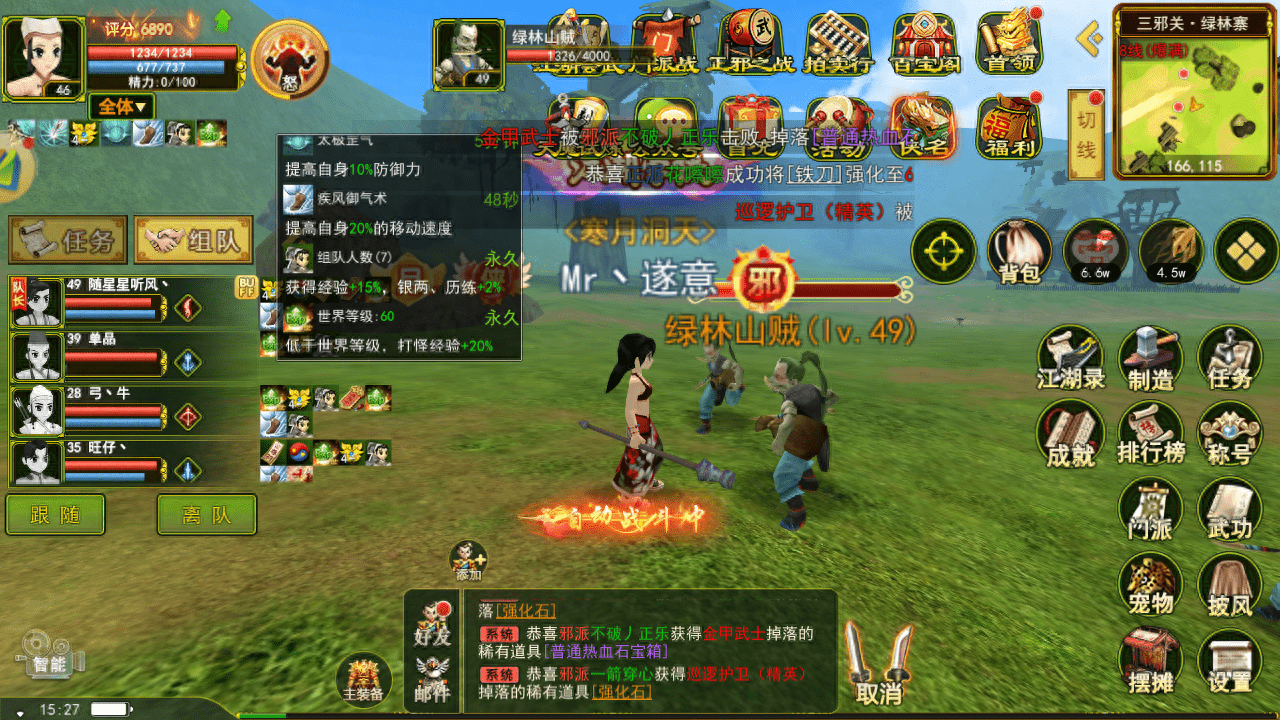Open the 江湖录 journal

[x=1070, y=360]
